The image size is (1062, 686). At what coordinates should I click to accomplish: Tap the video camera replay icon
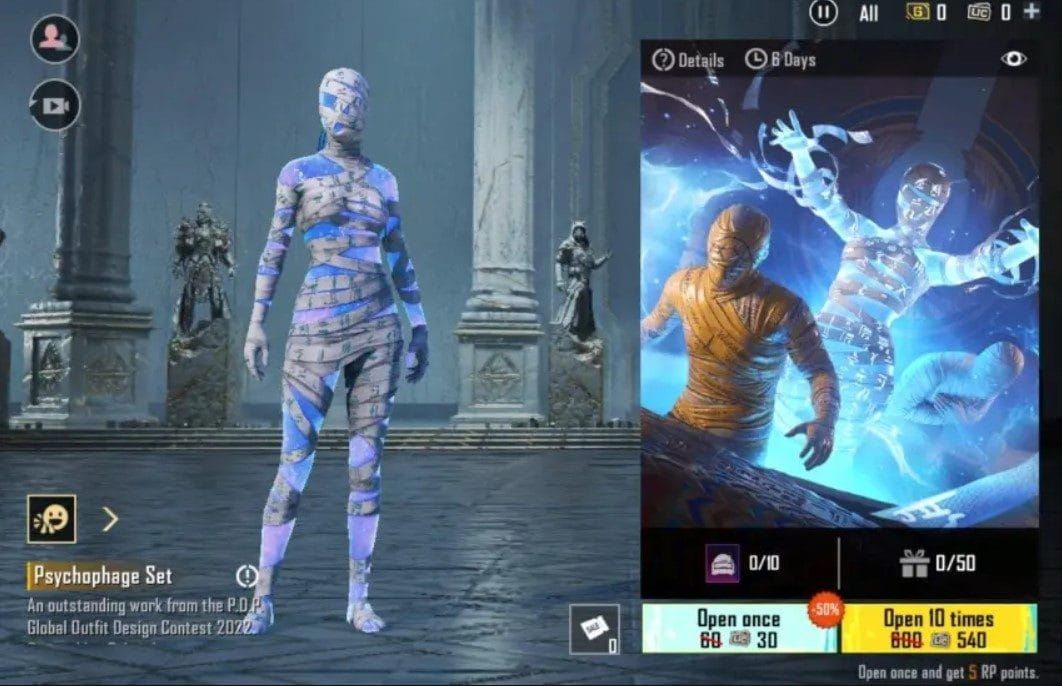coord(54,104)
